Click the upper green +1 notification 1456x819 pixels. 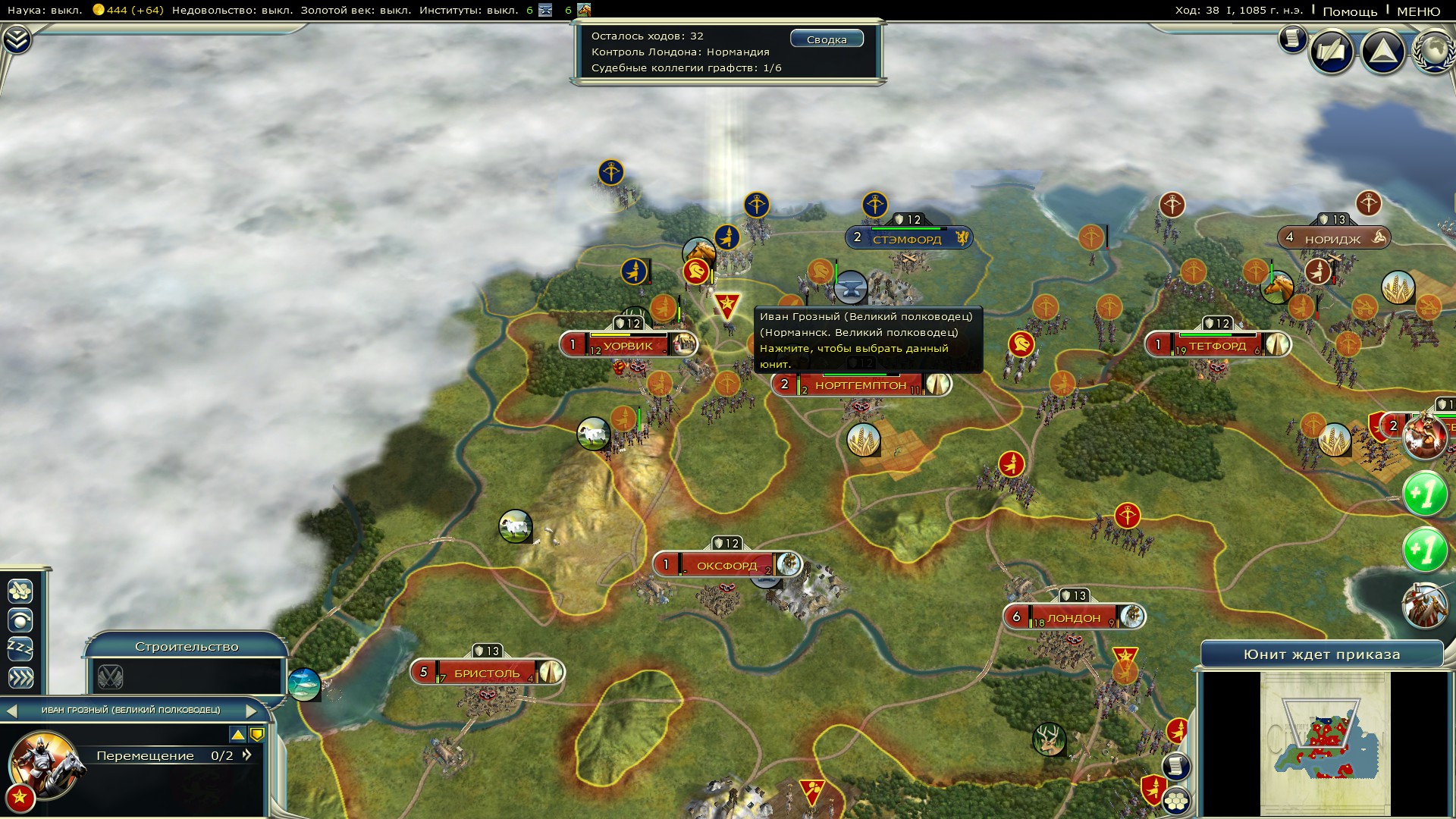click(x=1424, y=494)
